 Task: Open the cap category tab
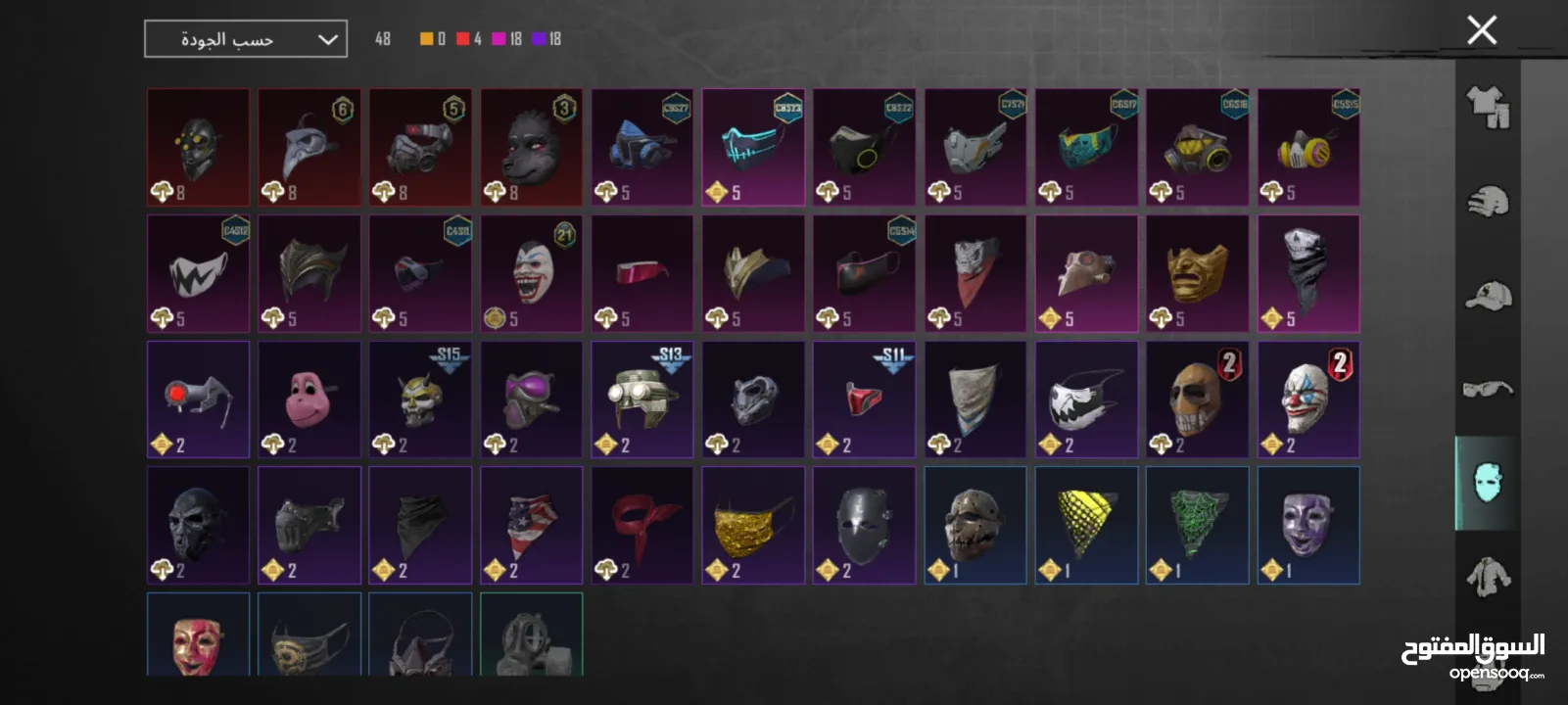click(1487, 296)
